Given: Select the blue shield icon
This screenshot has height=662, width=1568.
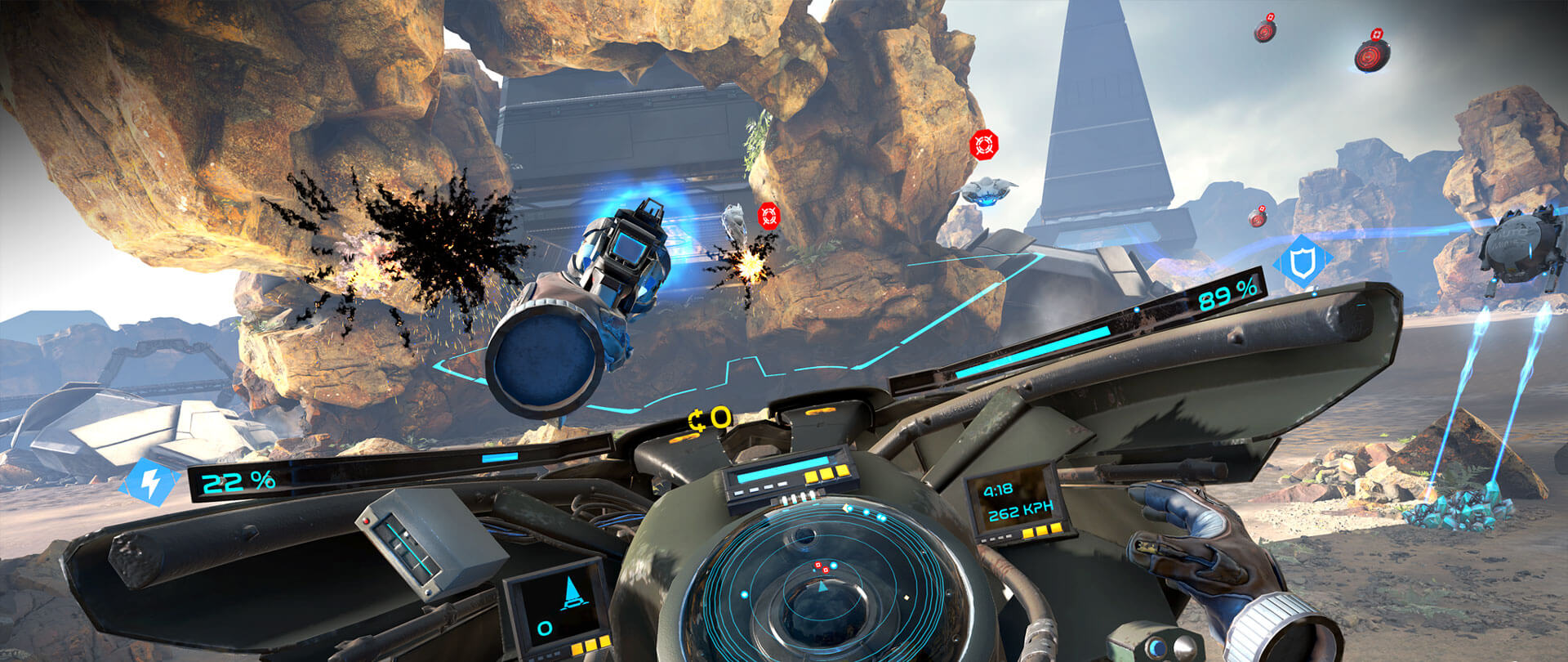Looking at the screenshot, I should [1301, 262].
